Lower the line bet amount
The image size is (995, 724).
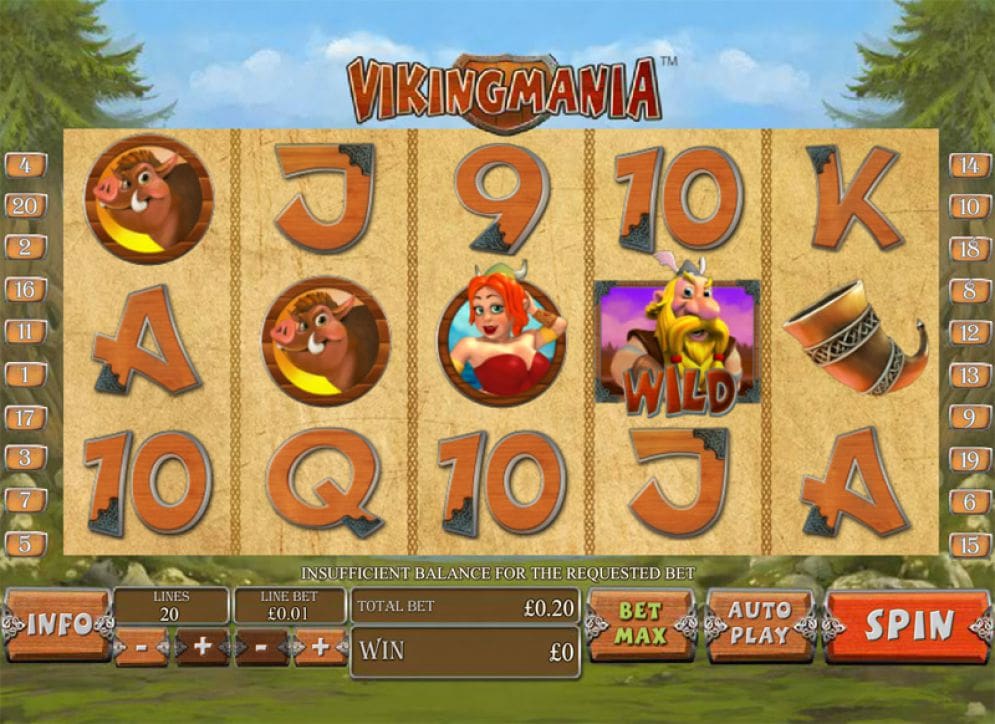[x=261, y=647]
